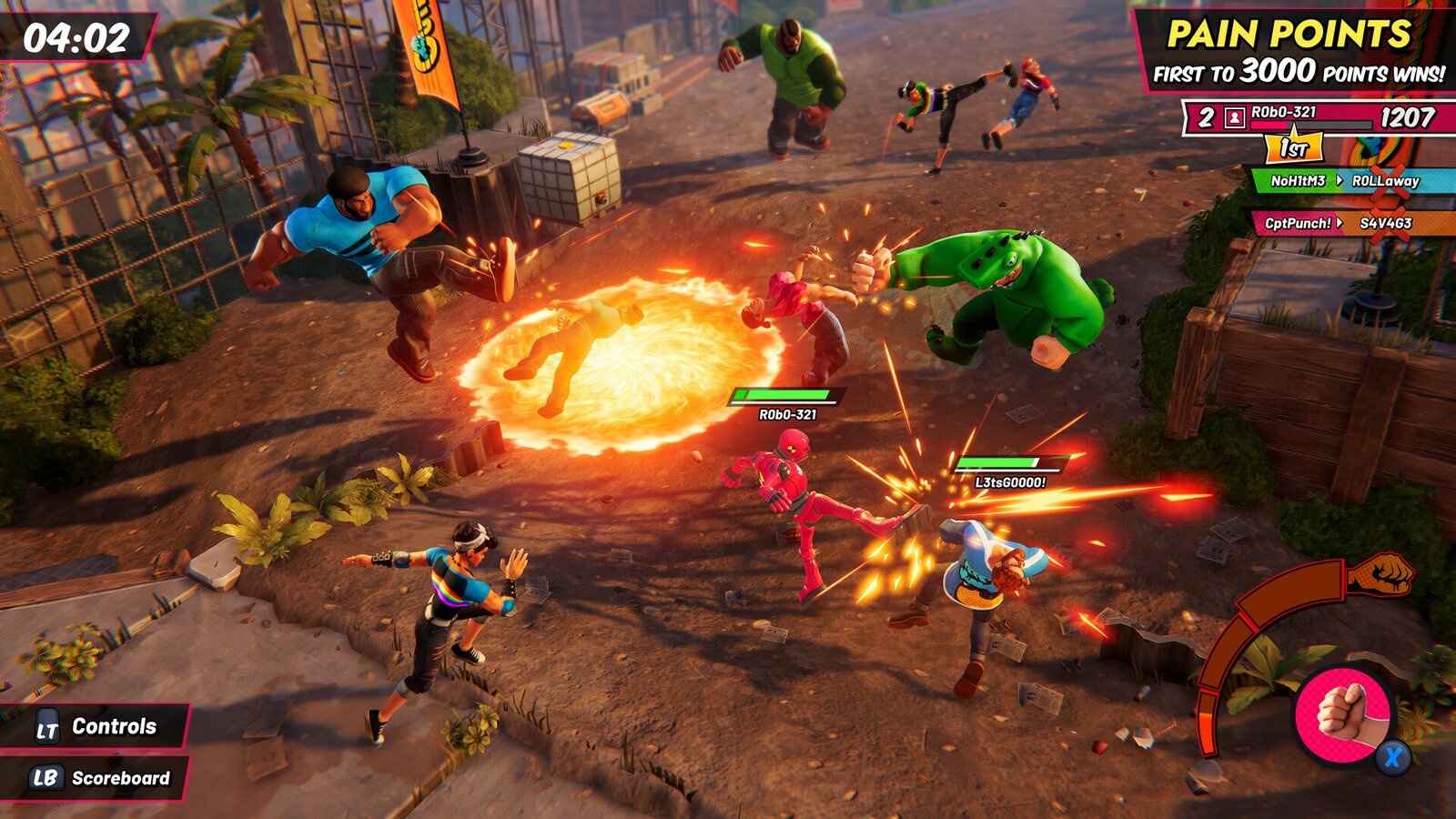This screenshot has width=1456, height=819.
Task: Expand the CptPunch! S4V4G3 feed entry
Action: click(x=1344, y=220)
